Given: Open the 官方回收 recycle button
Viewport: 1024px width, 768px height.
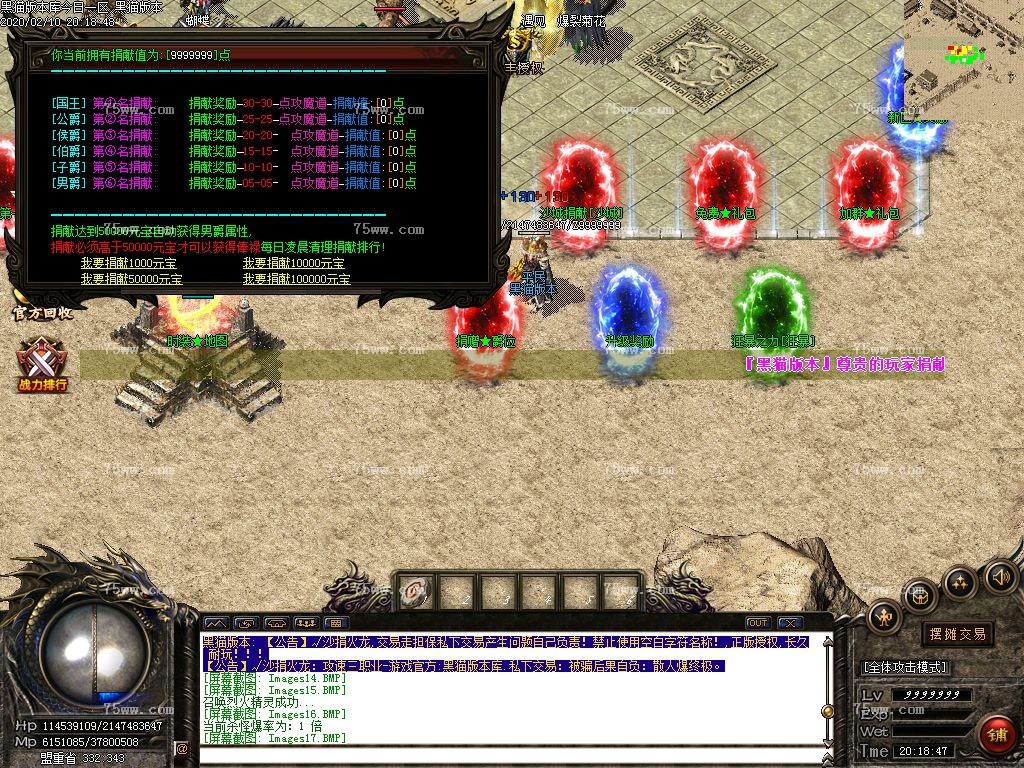Looking at the screenshot, I should 42,313.
